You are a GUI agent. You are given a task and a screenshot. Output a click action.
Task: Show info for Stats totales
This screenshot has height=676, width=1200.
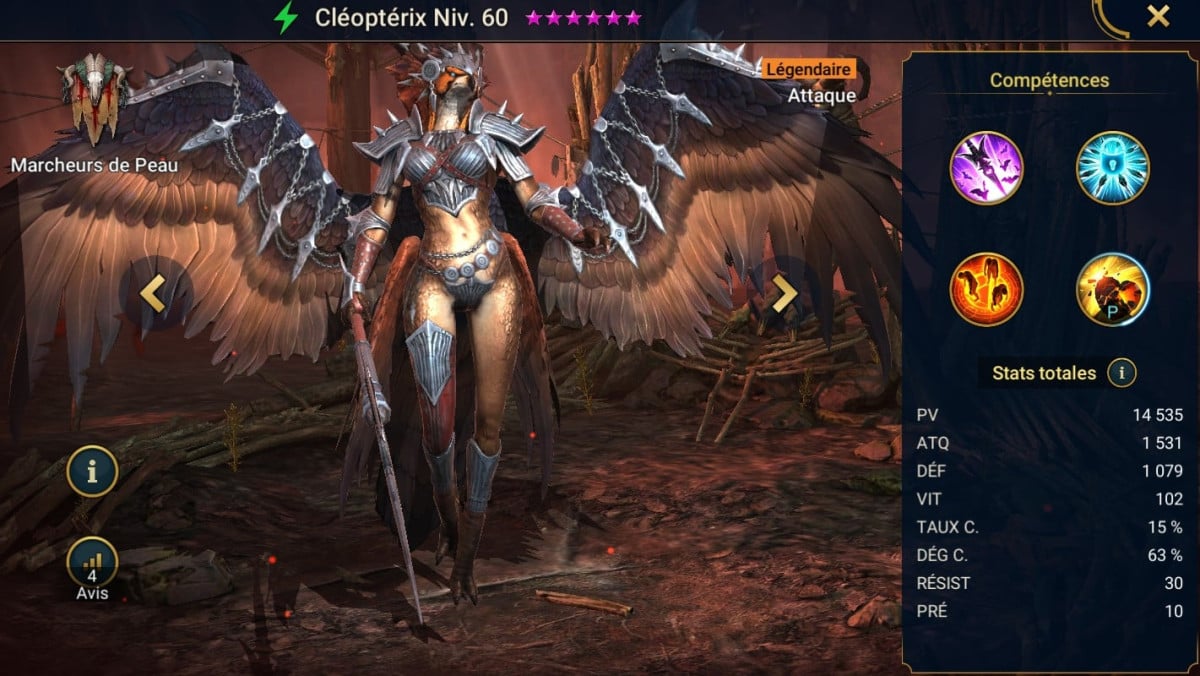coord(1122,373)
